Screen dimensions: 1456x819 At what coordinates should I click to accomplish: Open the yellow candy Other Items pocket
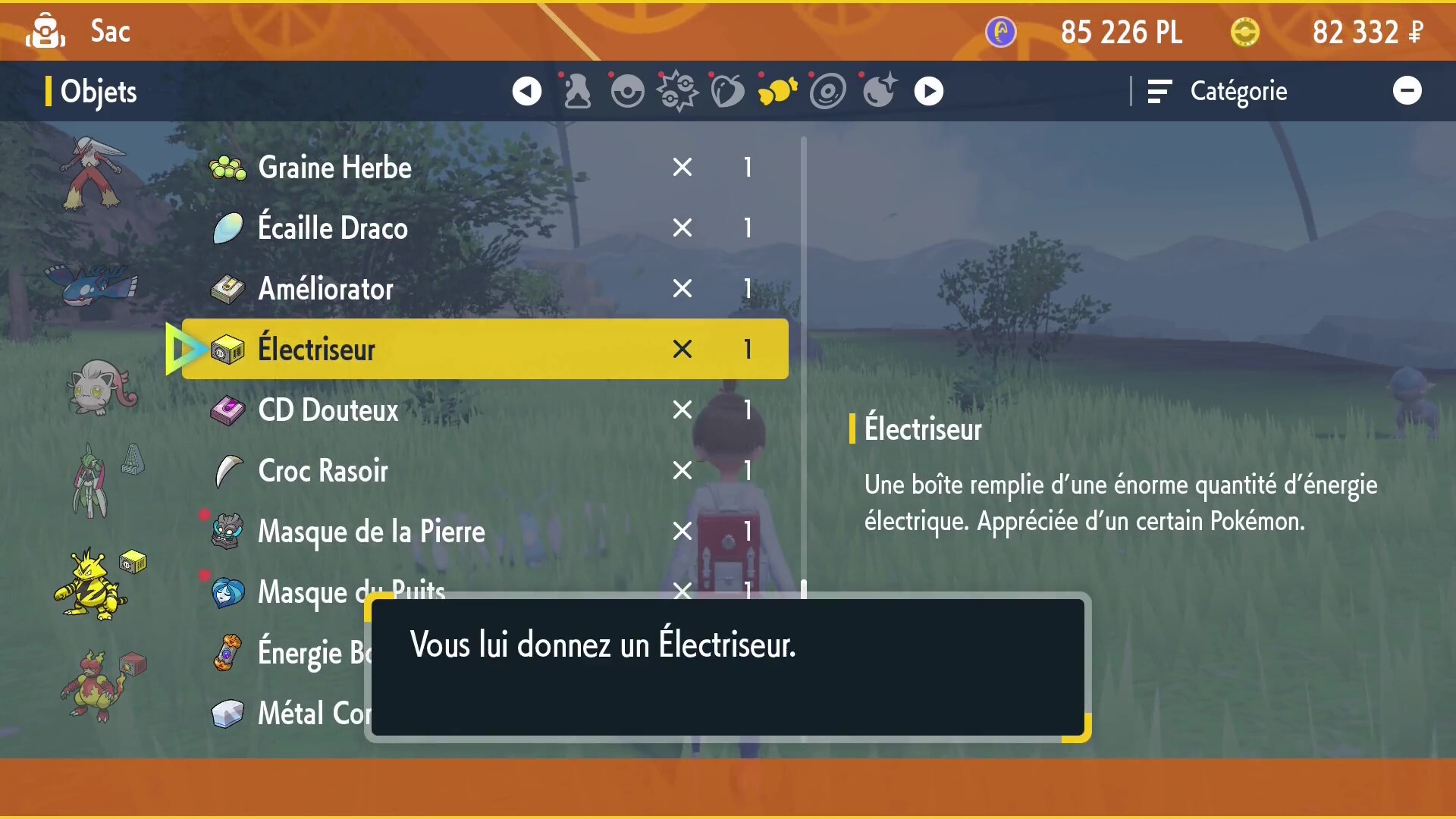coord(777,90)
